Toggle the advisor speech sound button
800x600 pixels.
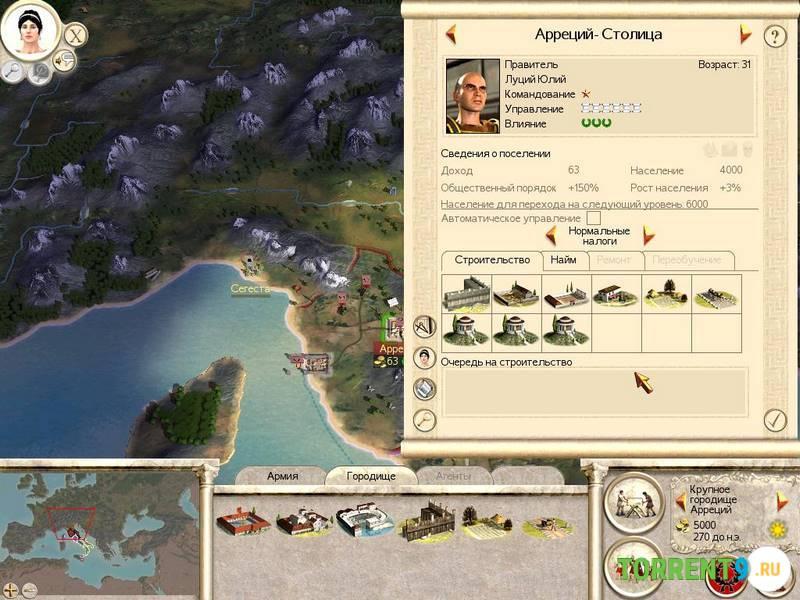click(x=66, y=60)
